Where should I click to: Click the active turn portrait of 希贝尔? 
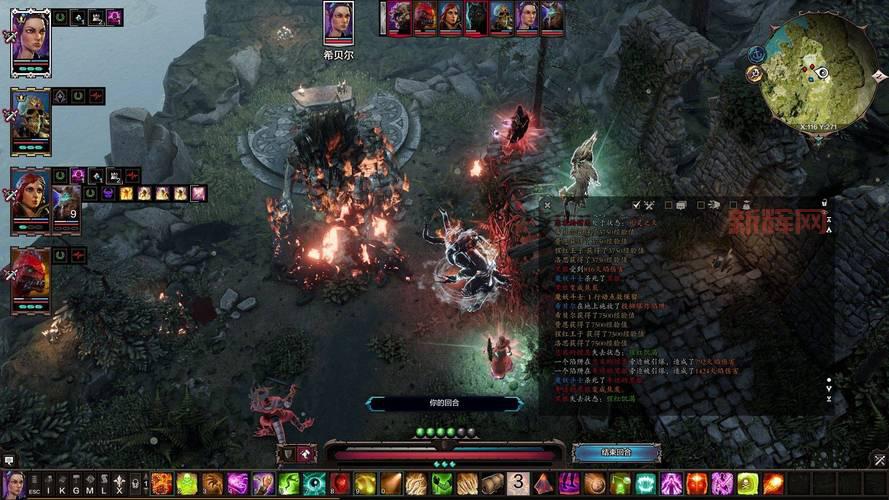pyautogui.click(x=338, y=22)
